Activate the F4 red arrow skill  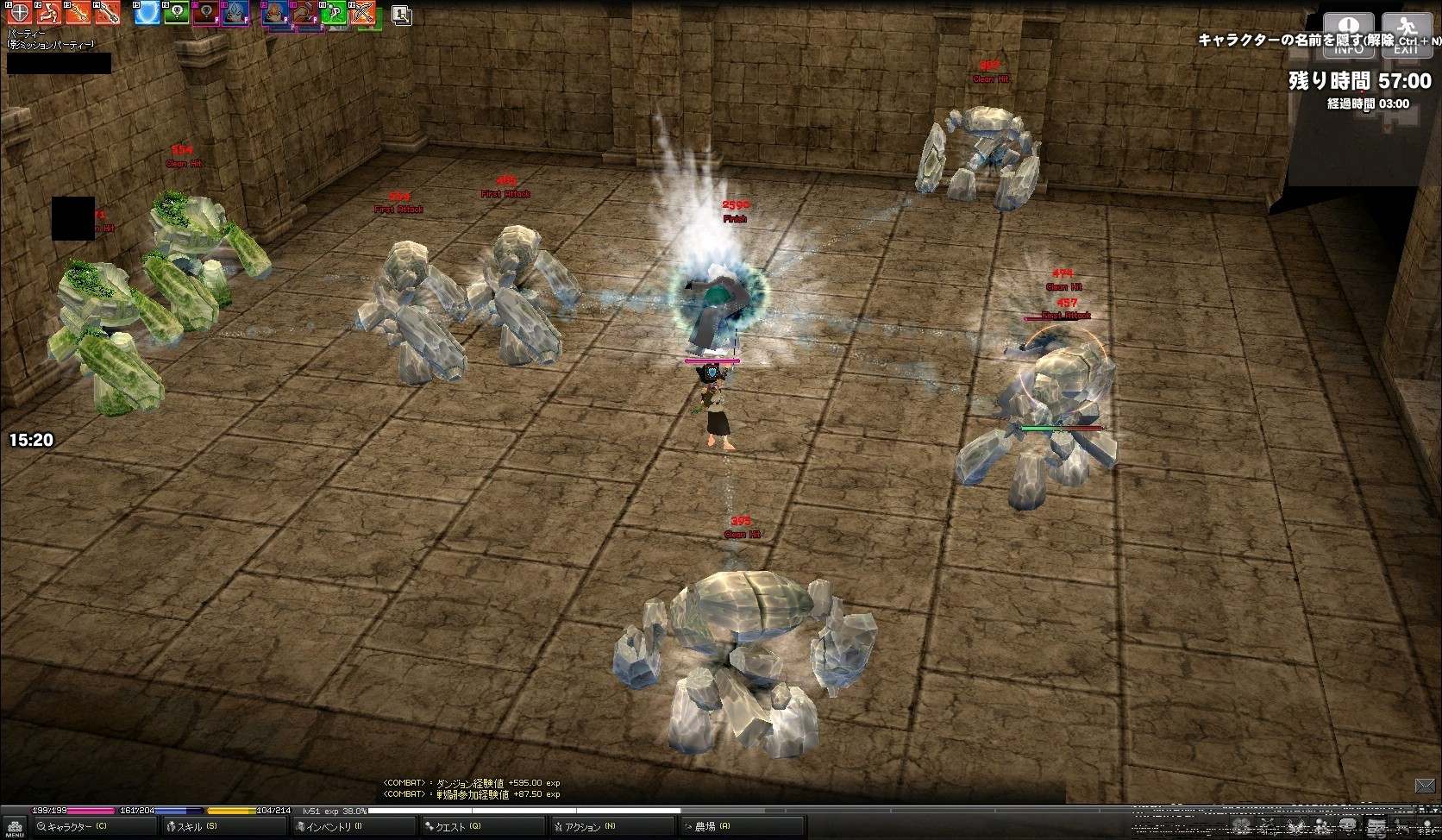pos(107,13)
